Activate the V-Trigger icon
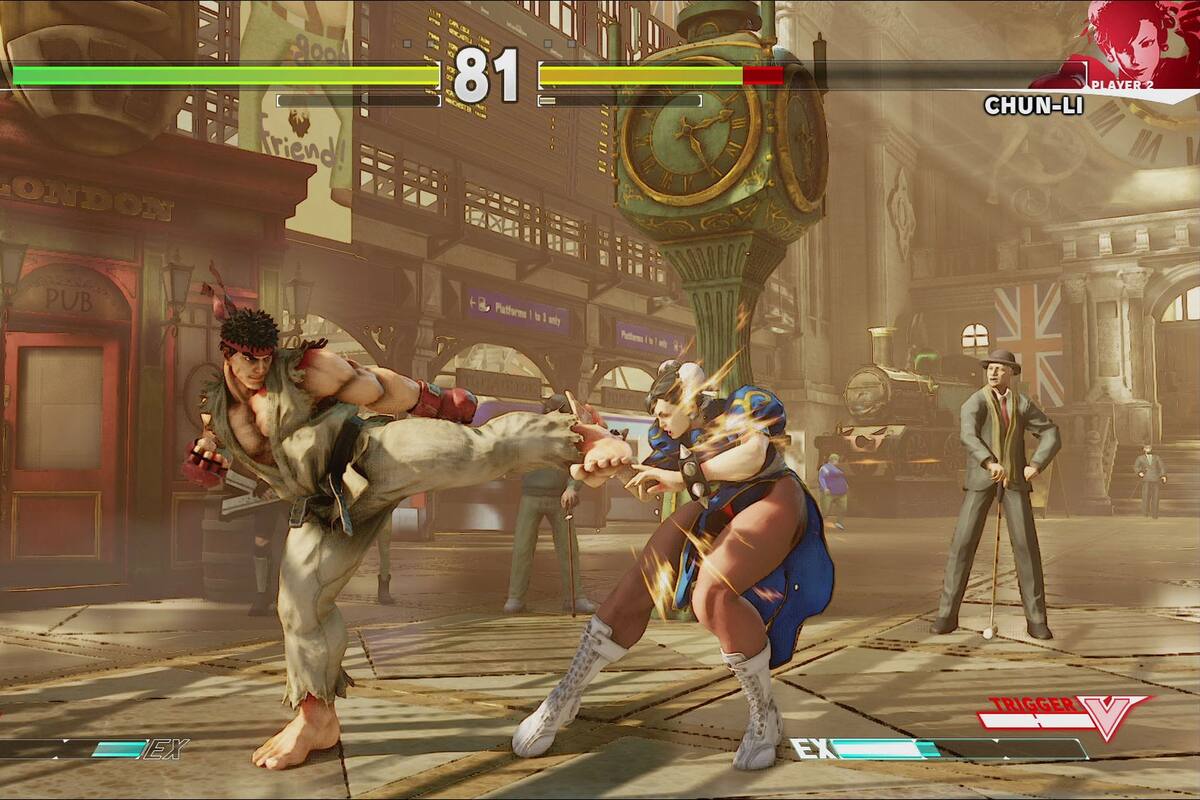Viewport: 1200px width, 800px height. 1065,714
